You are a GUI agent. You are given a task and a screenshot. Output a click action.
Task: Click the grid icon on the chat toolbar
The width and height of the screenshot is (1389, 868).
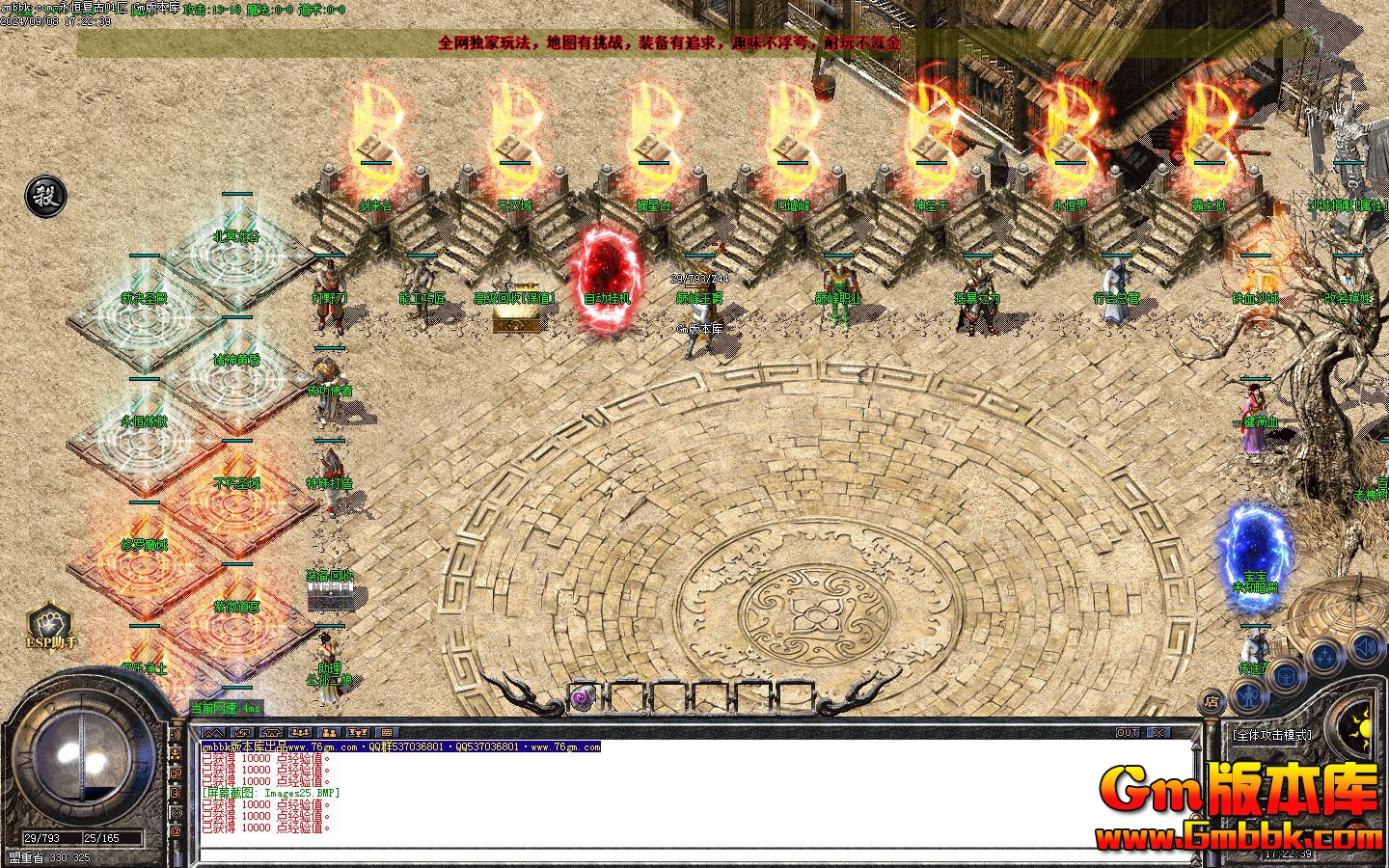(387, 733)
